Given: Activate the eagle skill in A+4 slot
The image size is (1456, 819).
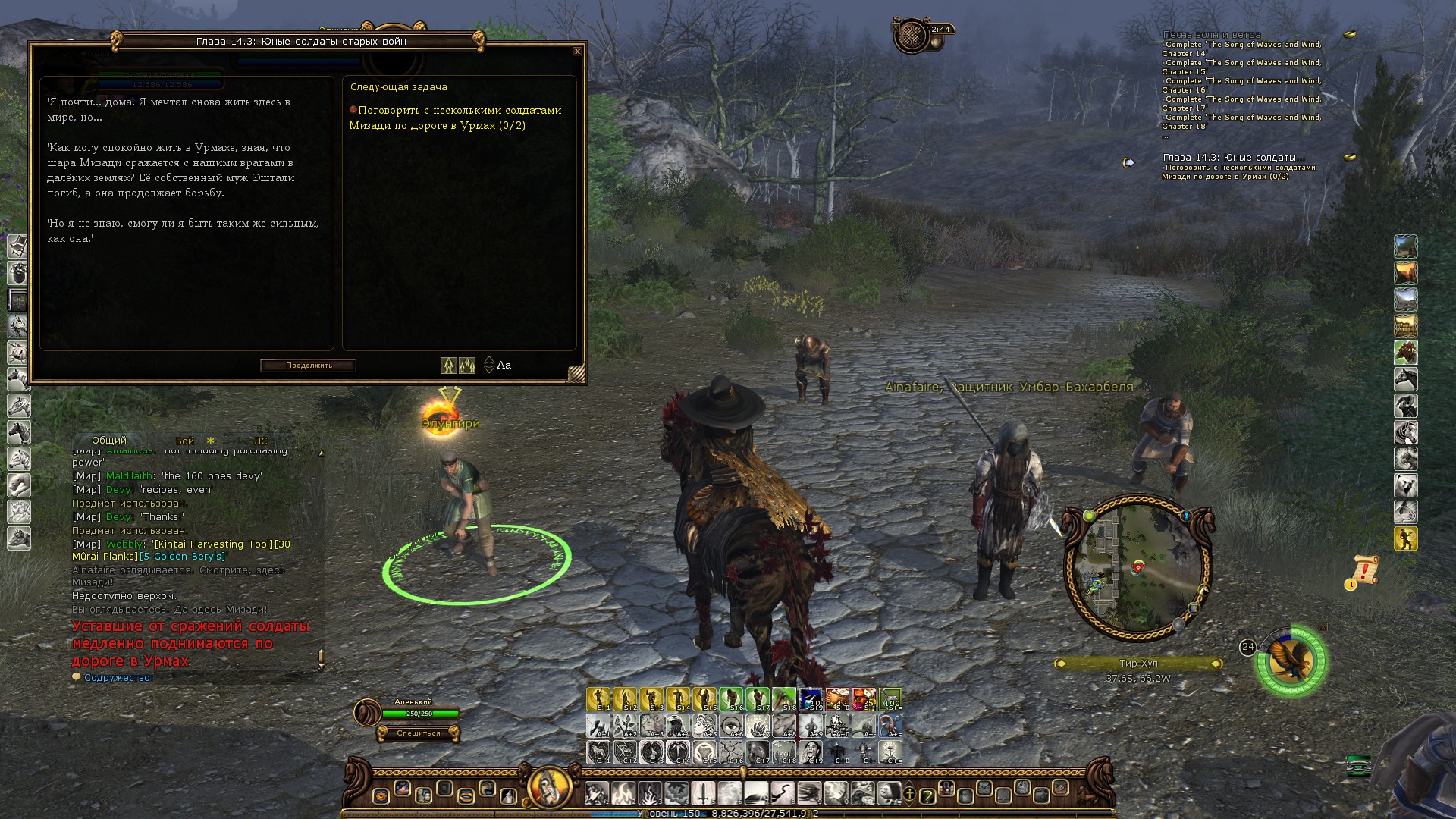Looking at the screenshot, I should click(679, 726).
